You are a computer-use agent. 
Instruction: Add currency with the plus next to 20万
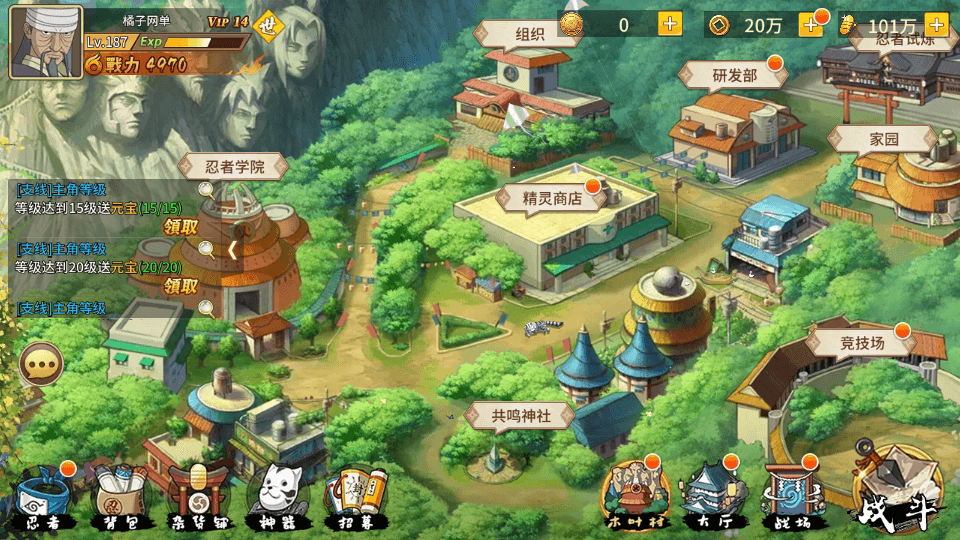[x=810, y=25]
